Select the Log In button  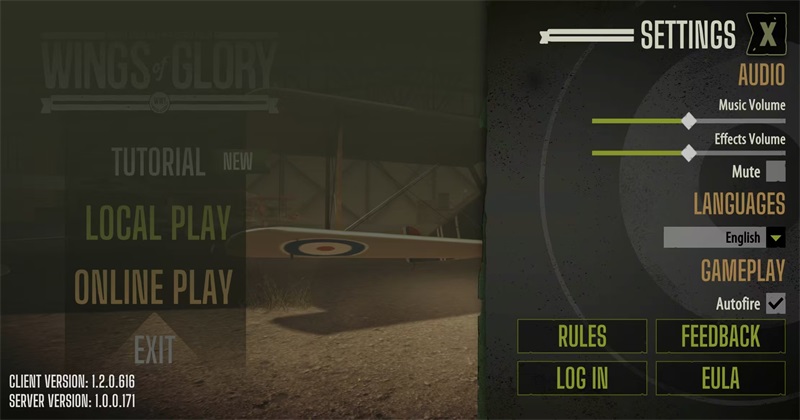(x=581, y=377)
